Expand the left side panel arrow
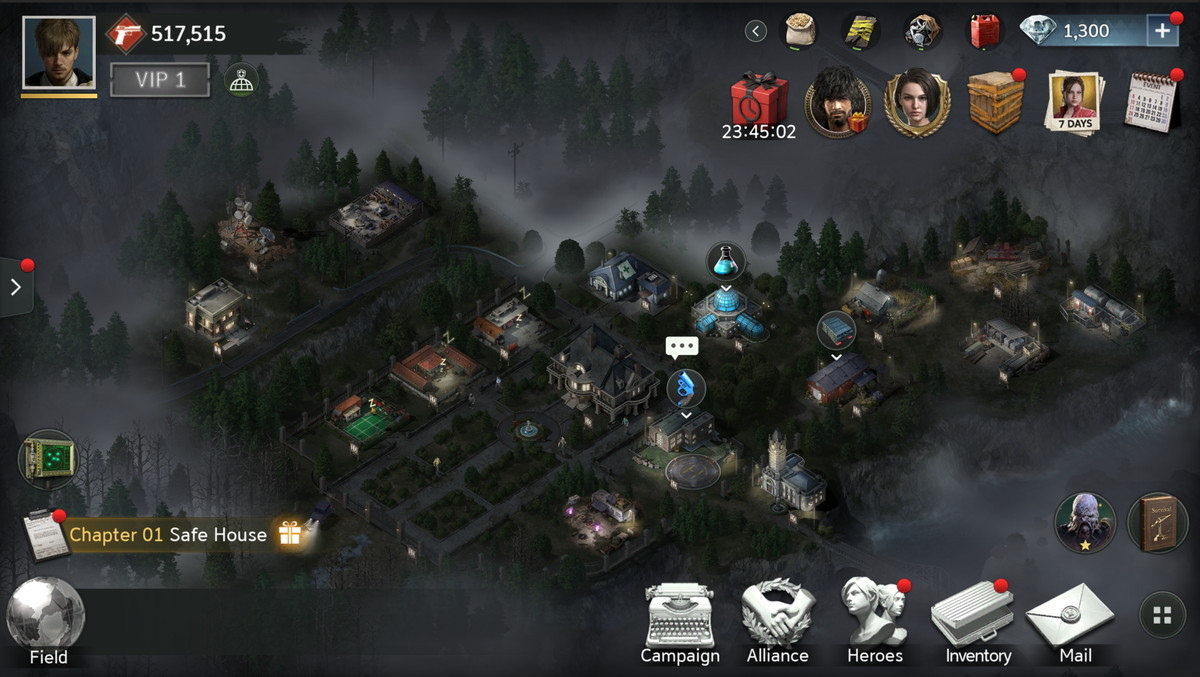The width and height of the screenshot is (1200, 677). (16, 287)
